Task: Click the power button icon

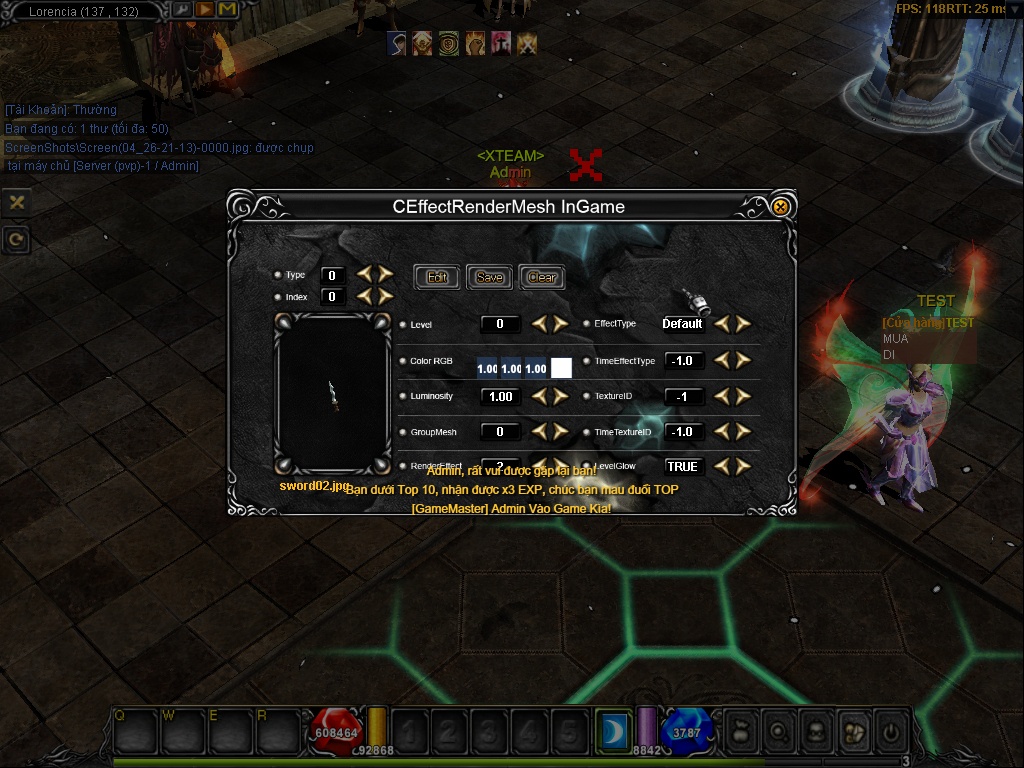Action: [889, 732]
